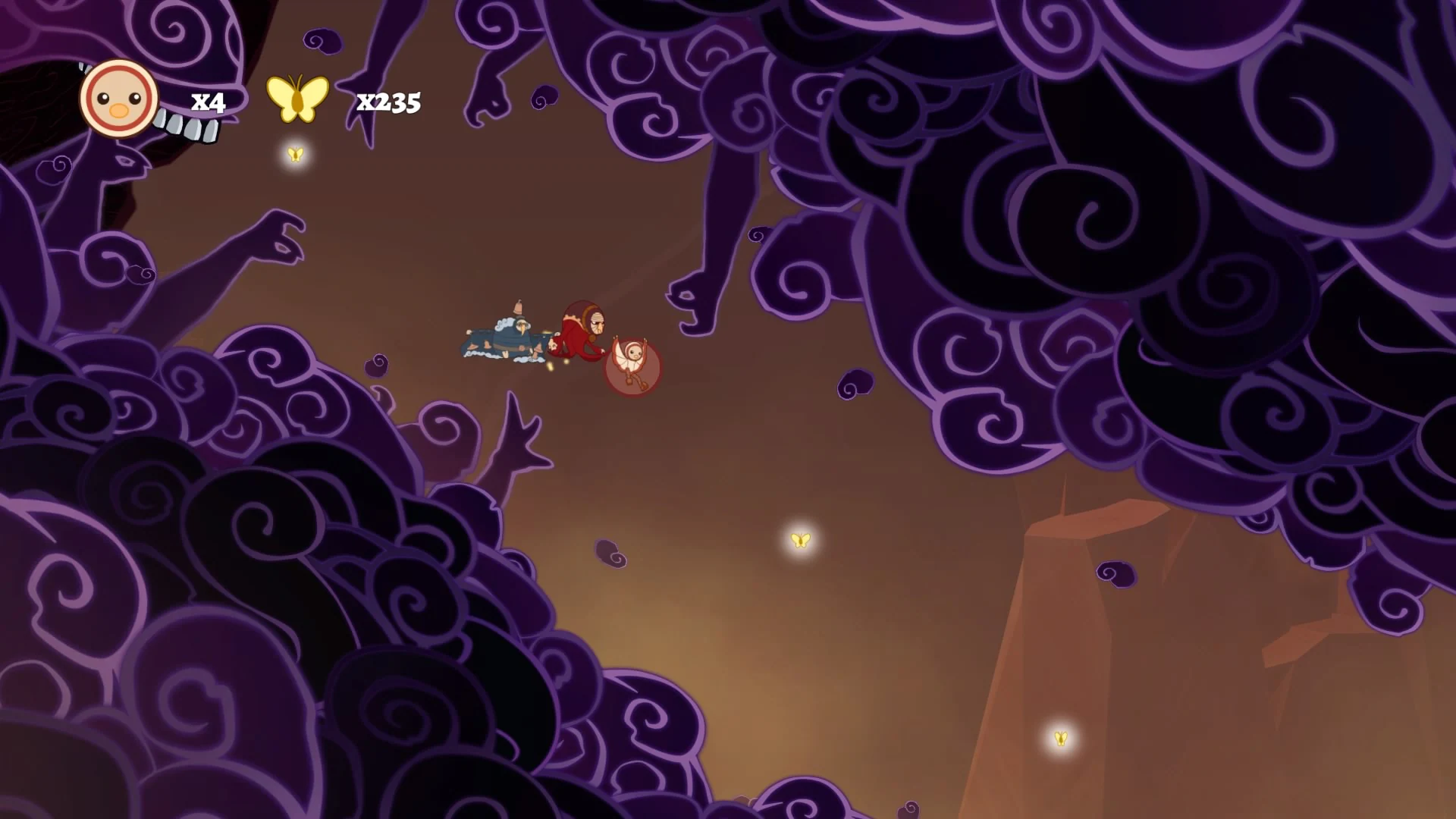Select the glowing butterfly near bottom-right cliff
The image size is (1456, 819).
point(1061,736)
